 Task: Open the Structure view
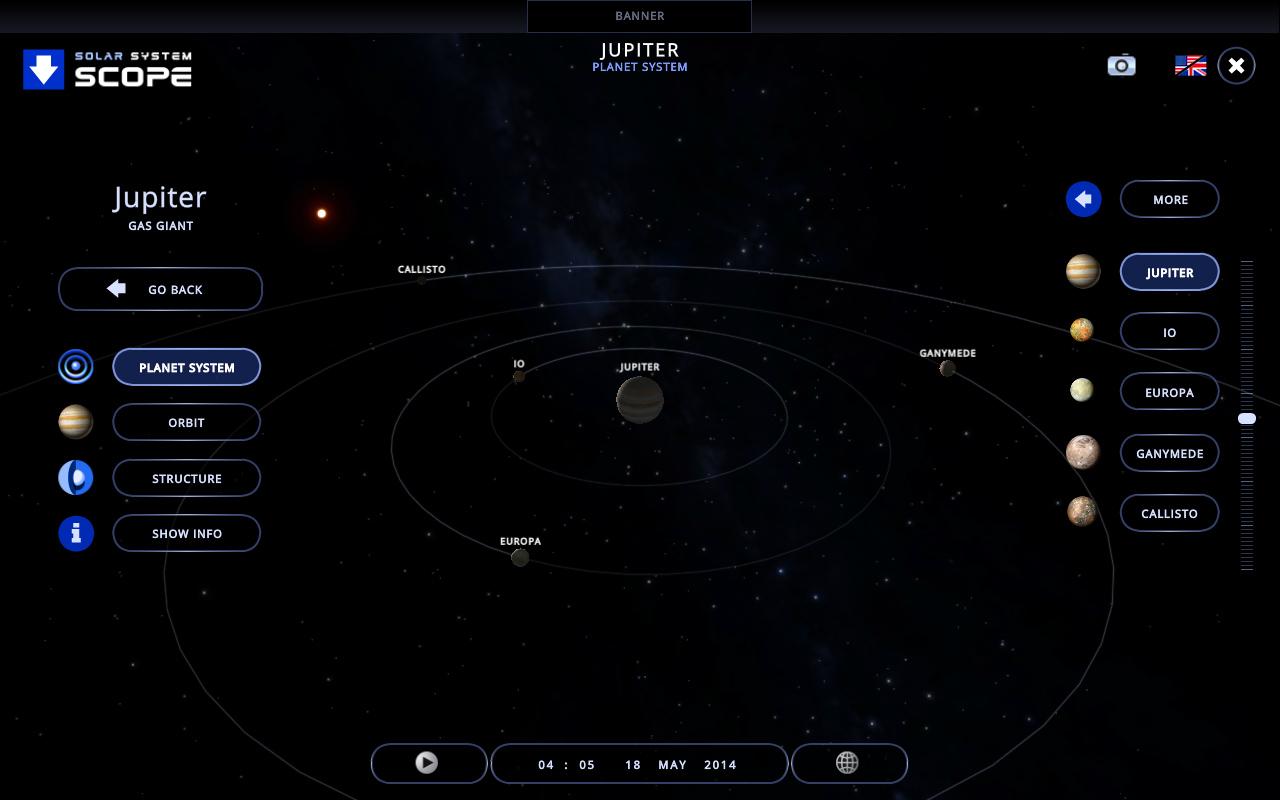[186, 478]
